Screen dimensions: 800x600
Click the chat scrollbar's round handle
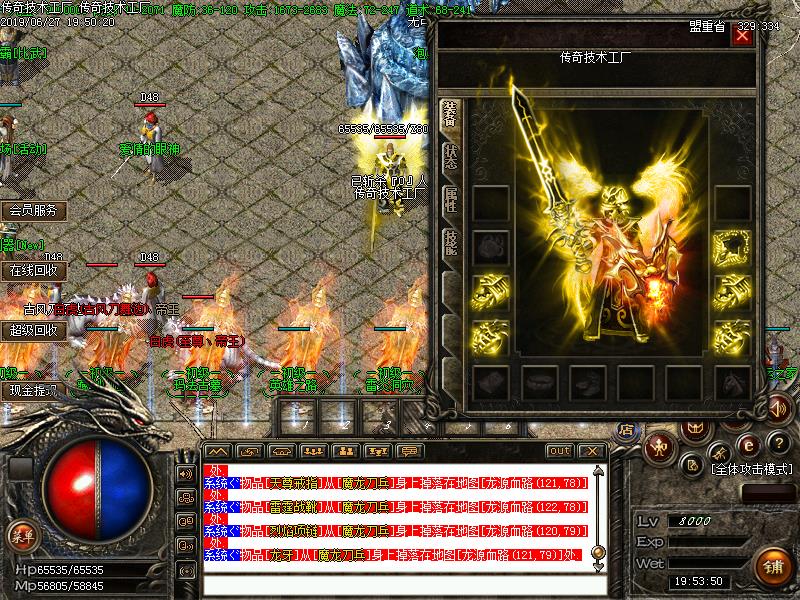pyautogui.click(x=598, y=551)
